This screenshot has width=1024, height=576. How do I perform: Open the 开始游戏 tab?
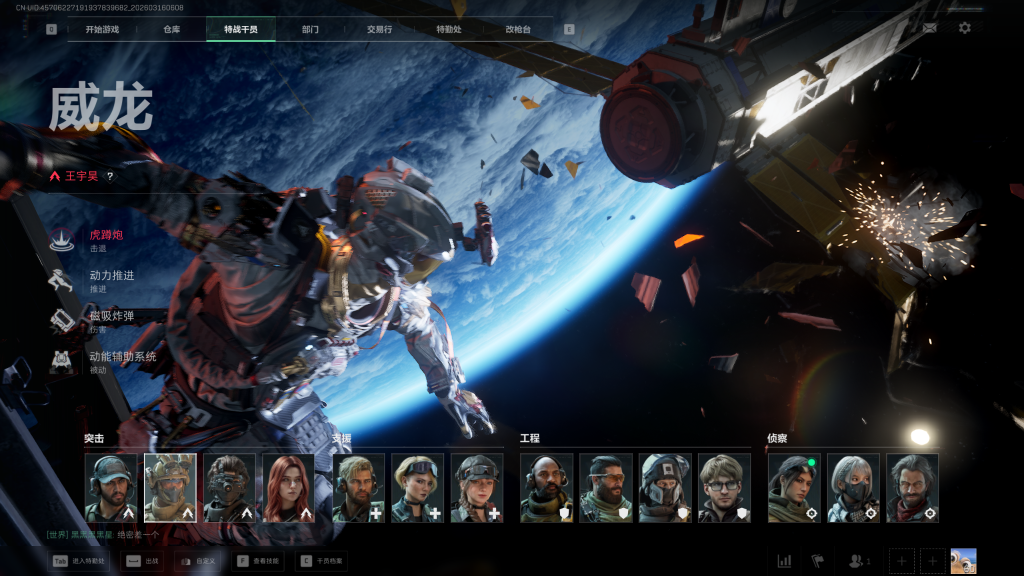[102, 29]
